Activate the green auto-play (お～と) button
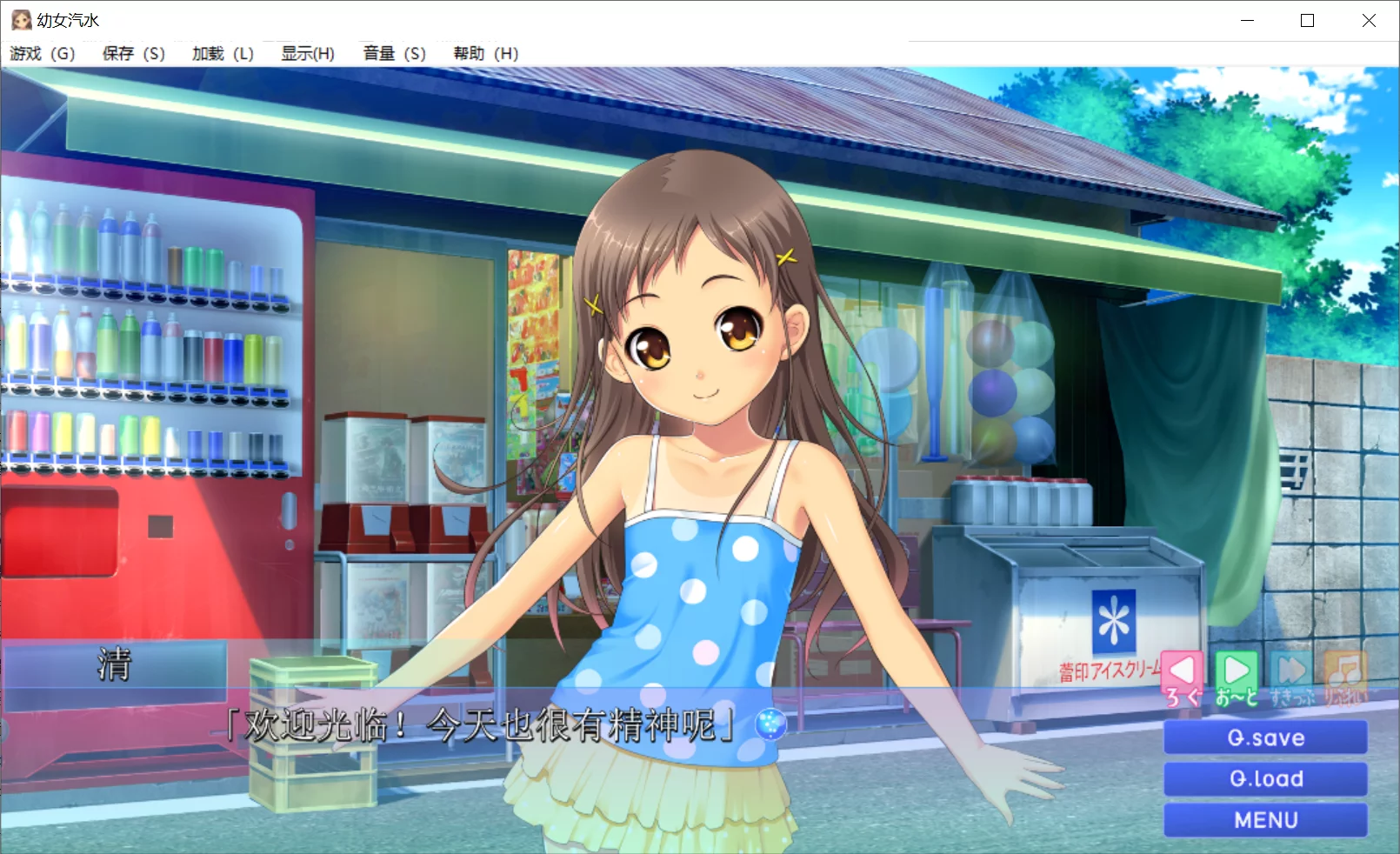Viewport: 1400px width, 854px height. (x=1237, y=677)
